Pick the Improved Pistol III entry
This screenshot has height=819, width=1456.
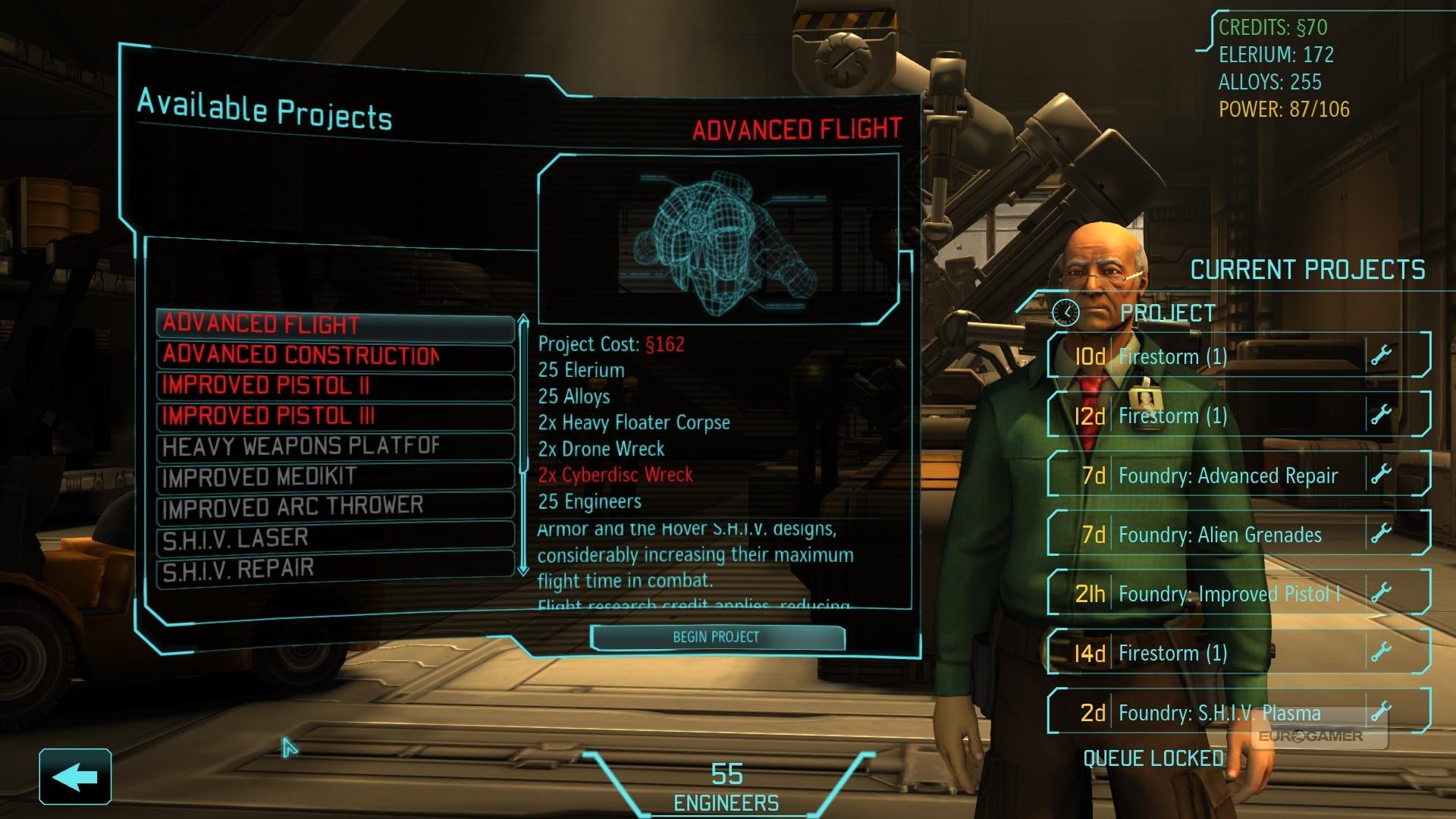pyautogui.click(x=335, y=416)
